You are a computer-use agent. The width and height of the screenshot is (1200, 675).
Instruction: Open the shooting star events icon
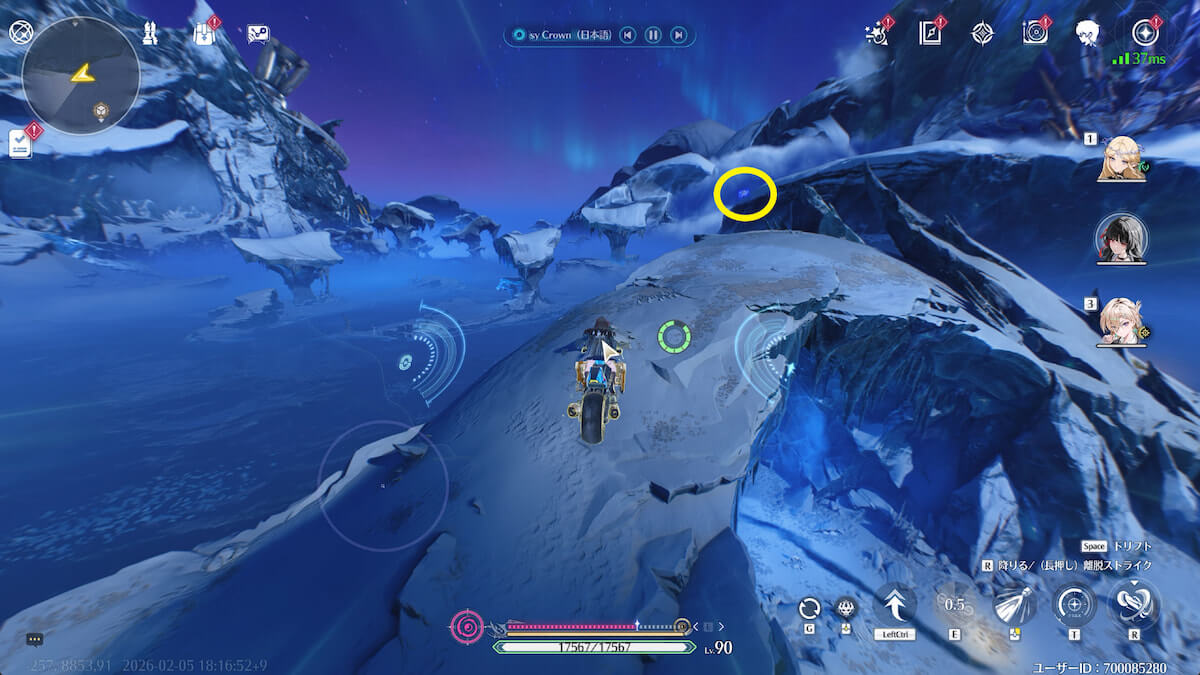click(877, 34)
